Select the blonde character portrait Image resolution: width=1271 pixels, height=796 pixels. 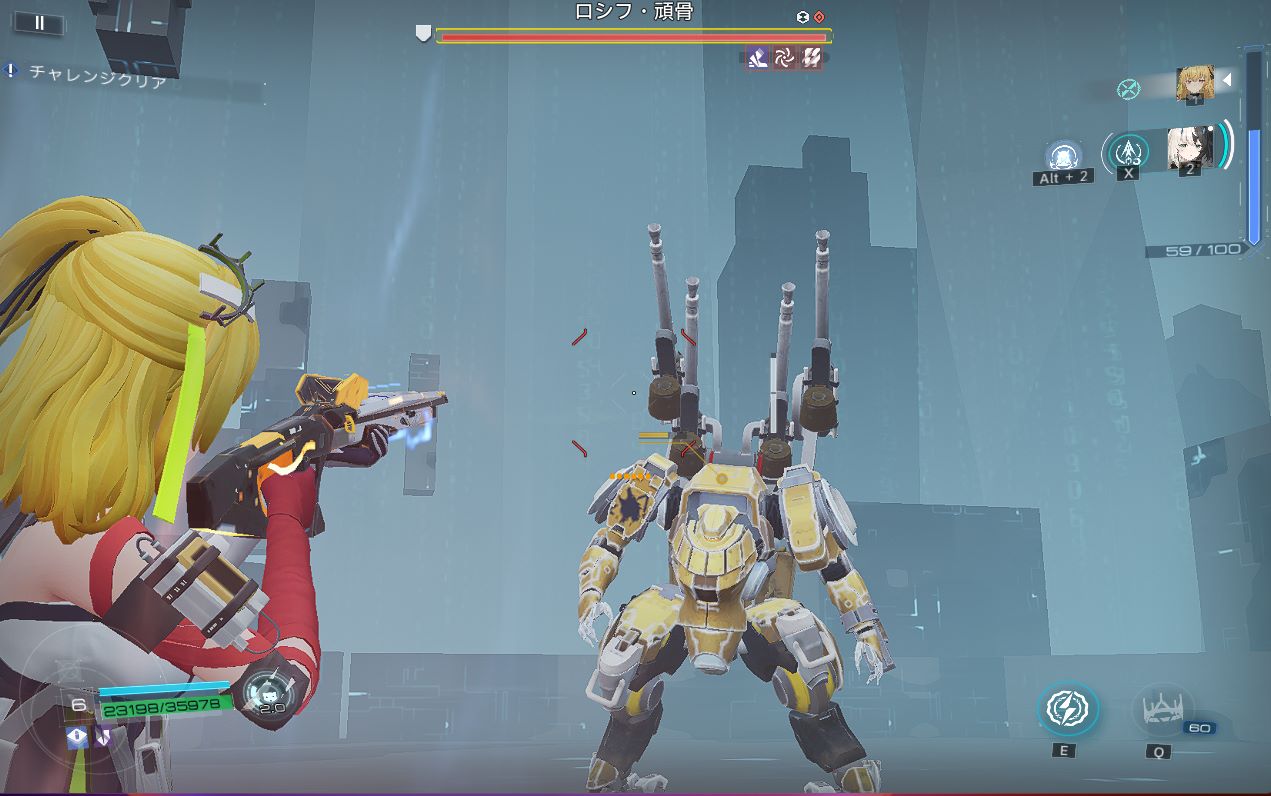click(x=1194, y=83)
